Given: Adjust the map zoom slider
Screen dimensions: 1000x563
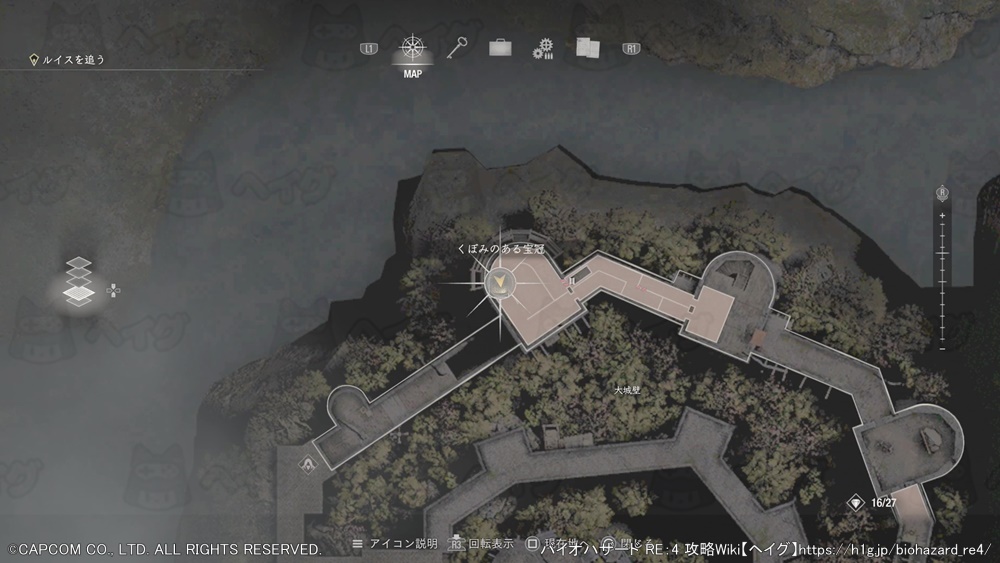Looking at the screenshot, I should coord(942,270).
